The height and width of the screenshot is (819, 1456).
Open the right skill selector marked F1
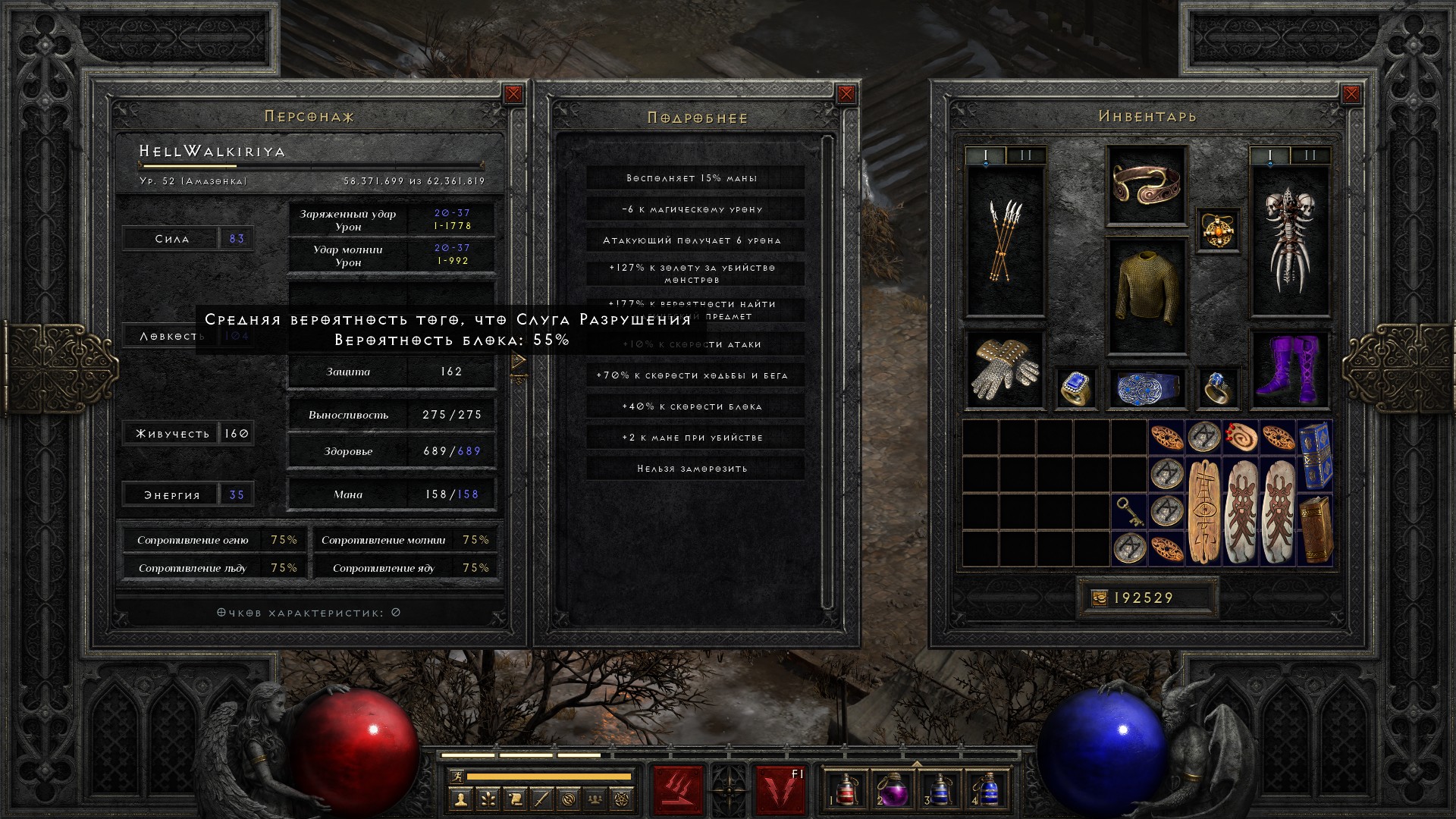[x=780, y=789]
